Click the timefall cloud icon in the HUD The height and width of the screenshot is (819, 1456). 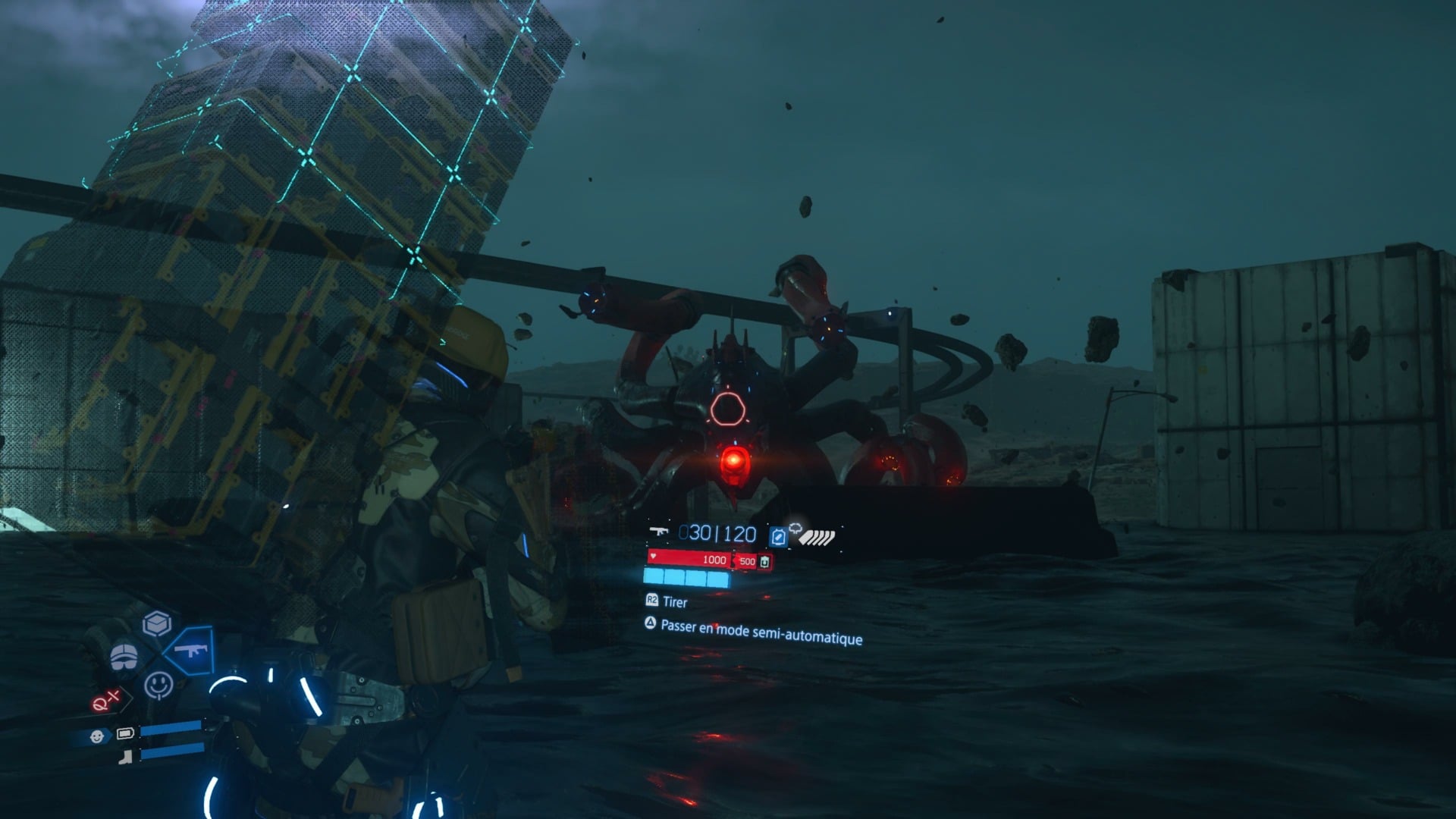796,529
